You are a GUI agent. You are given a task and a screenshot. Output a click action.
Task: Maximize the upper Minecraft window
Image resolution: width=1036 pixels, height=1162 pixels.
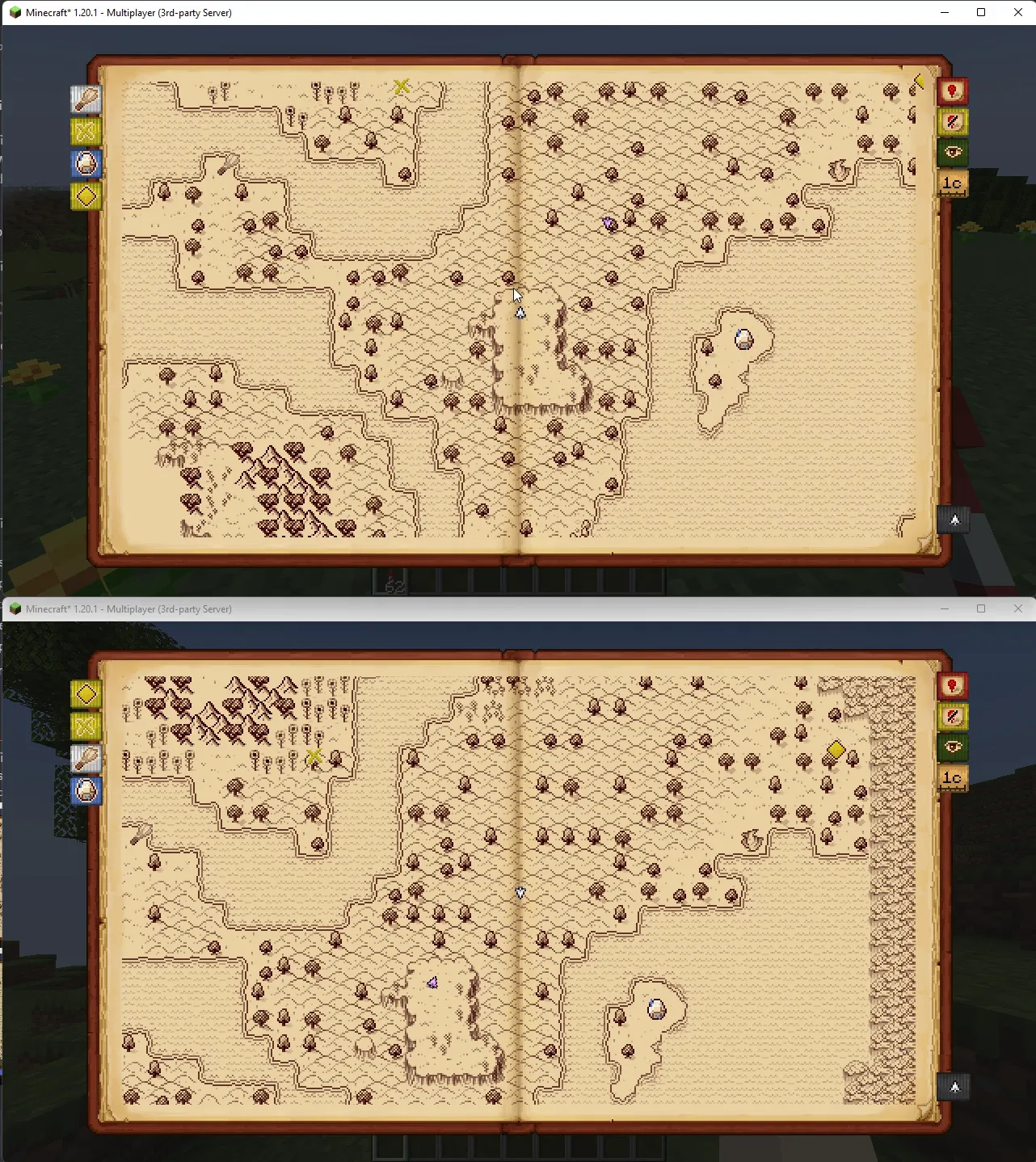pos(981,12)
